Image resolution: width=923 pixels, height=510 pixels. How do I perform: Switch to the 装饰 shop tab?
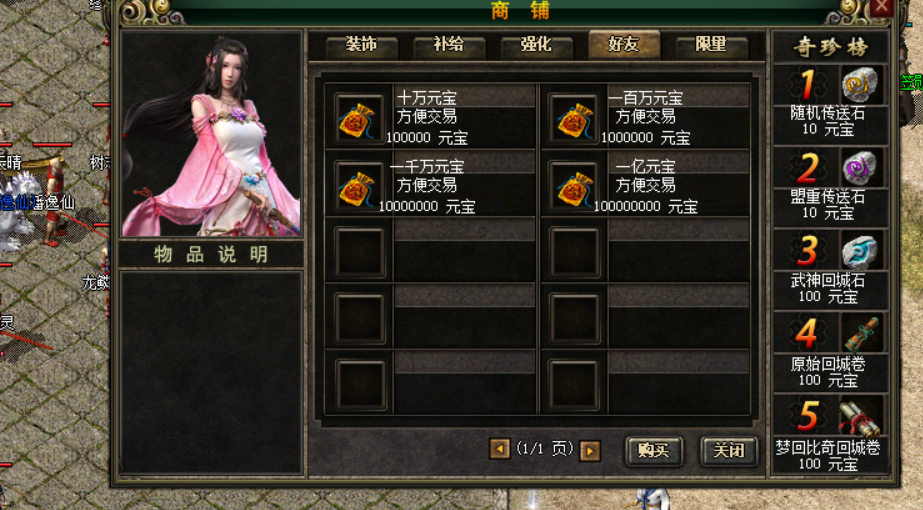coord(361,46)
